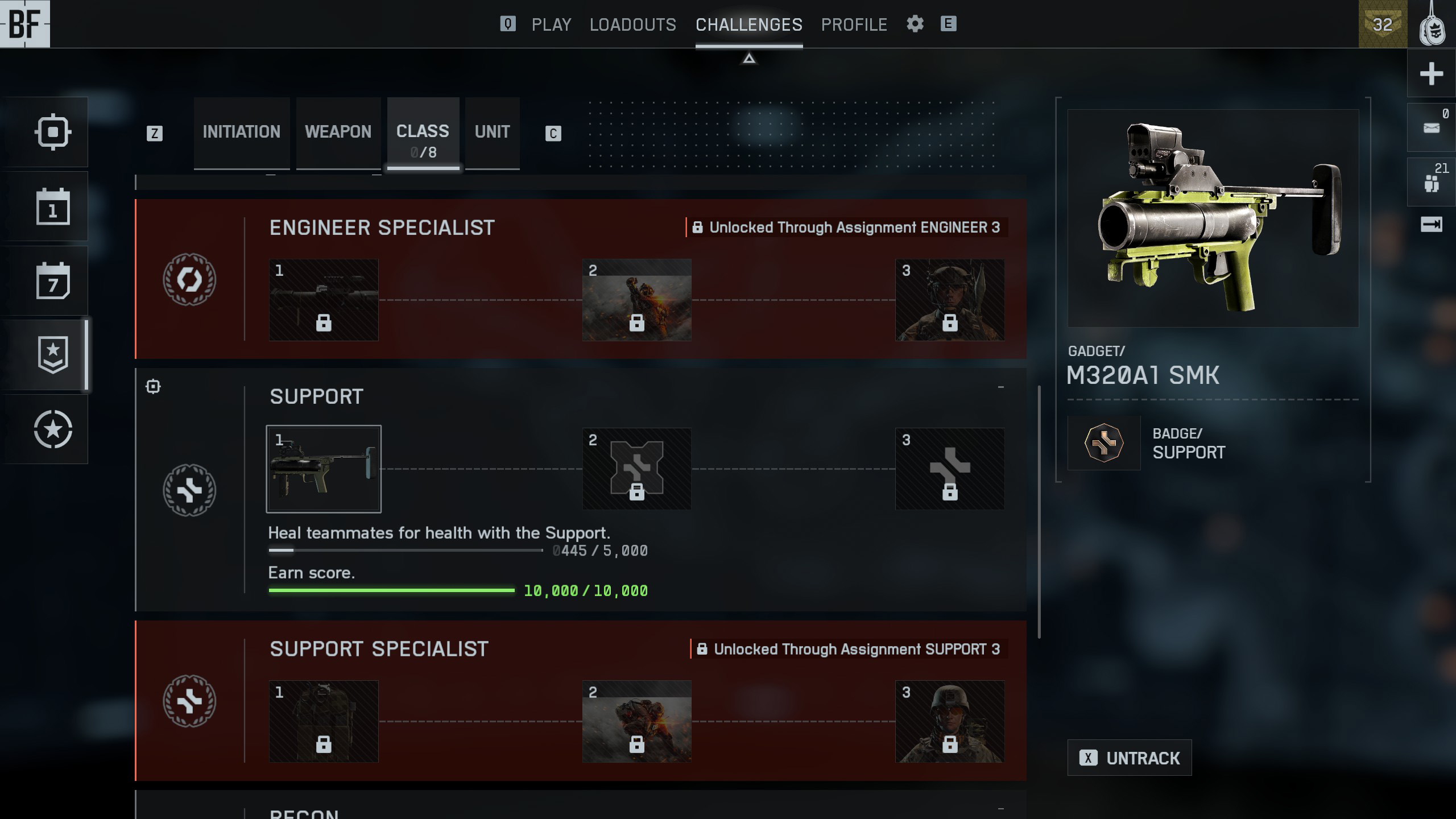Select the locked Support tier 3 reward

[x=949, y=469]
